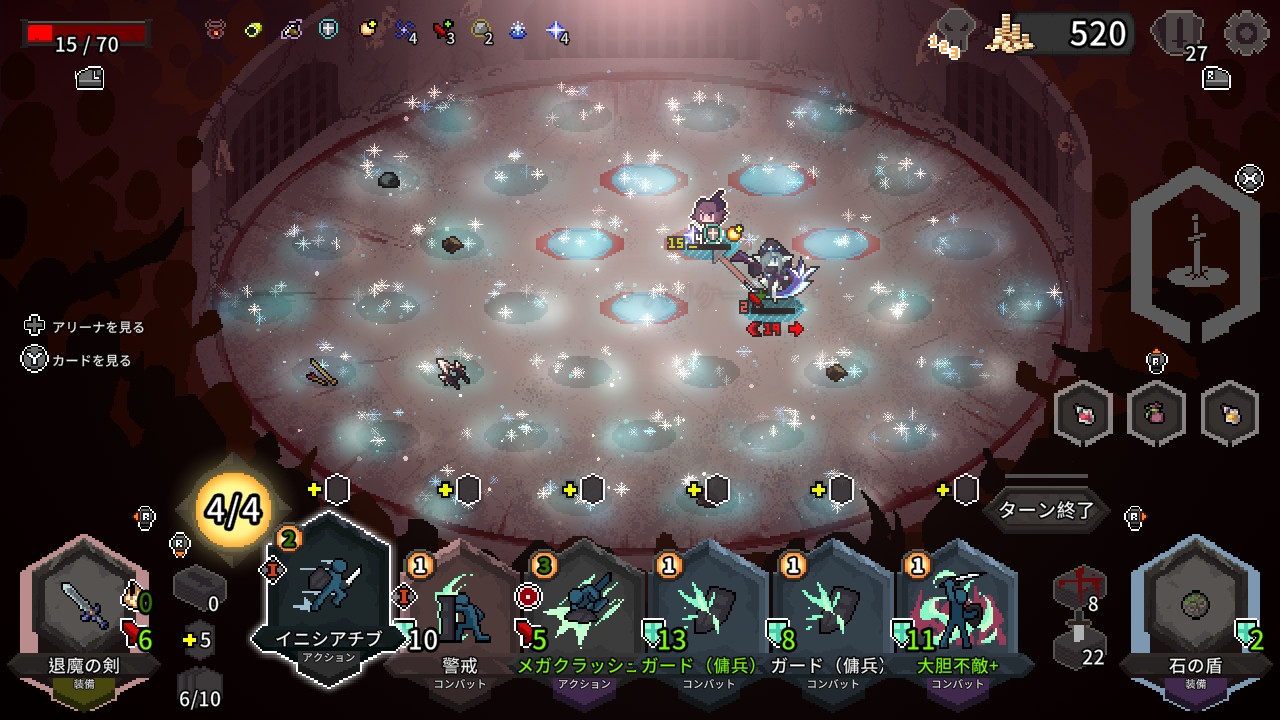Viewport: 1280px width, 720px height.
Task: Use the pink pouch item slot
Action: click(x=1156, y=413)
